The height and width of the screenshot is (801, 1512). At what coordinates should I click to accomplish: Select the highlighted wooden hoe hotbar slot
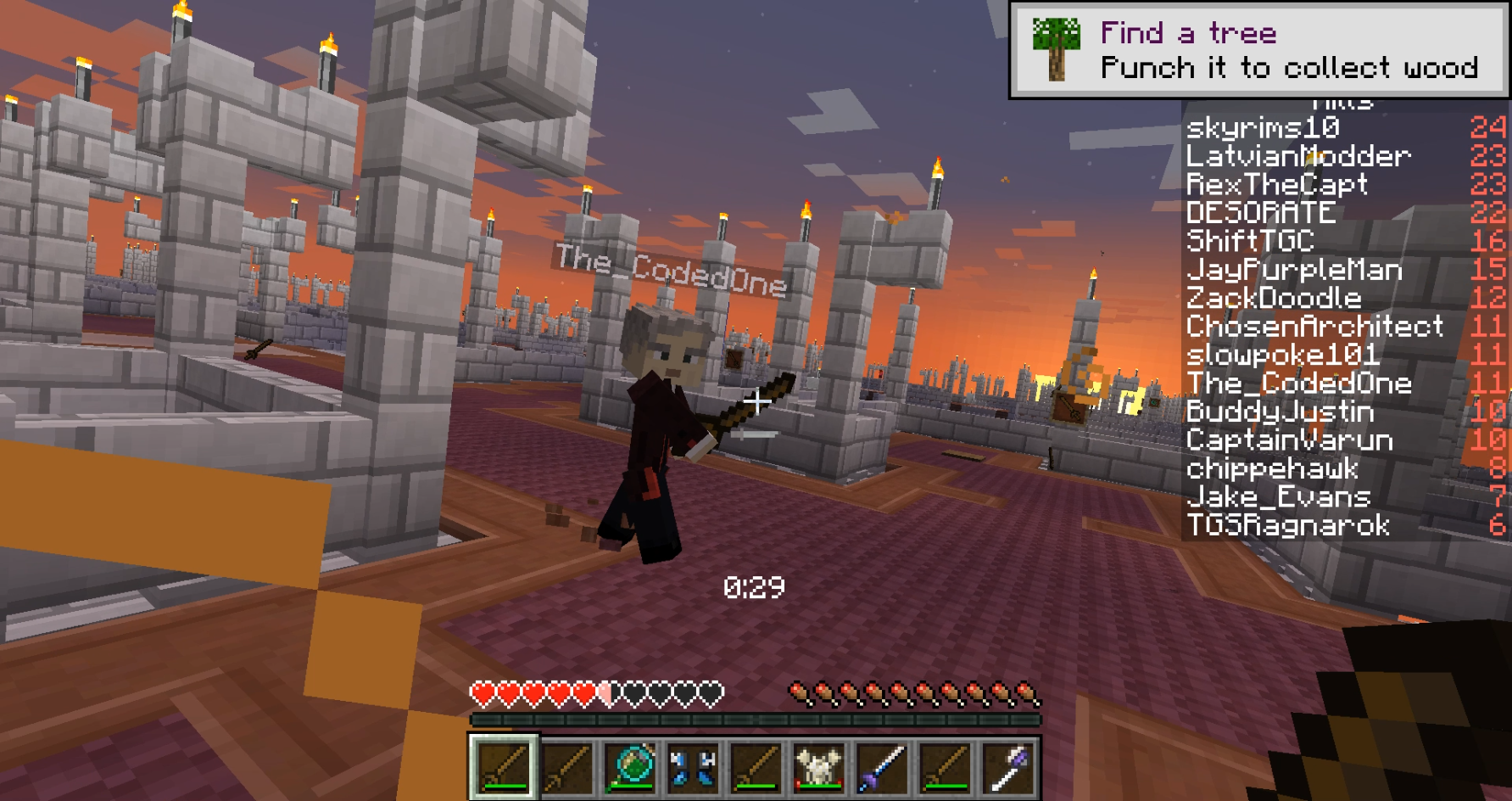pos(504,766)
